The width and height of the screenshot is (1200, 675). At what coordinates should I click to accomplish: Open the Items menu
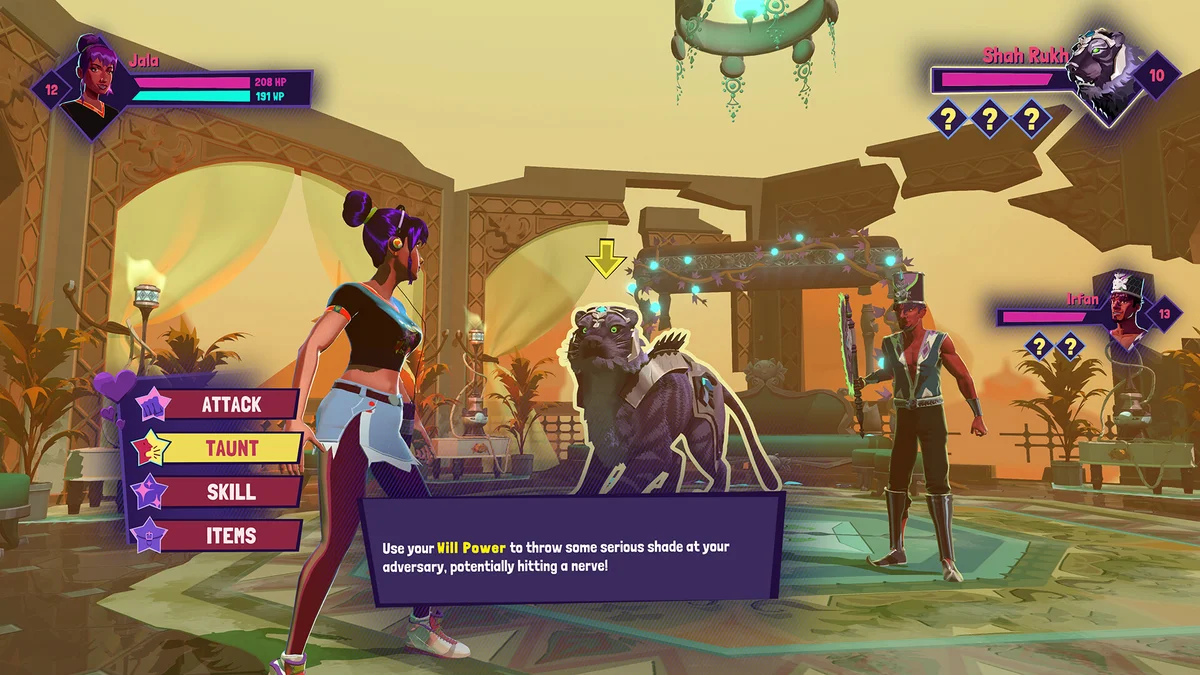(x=230, y=535)
